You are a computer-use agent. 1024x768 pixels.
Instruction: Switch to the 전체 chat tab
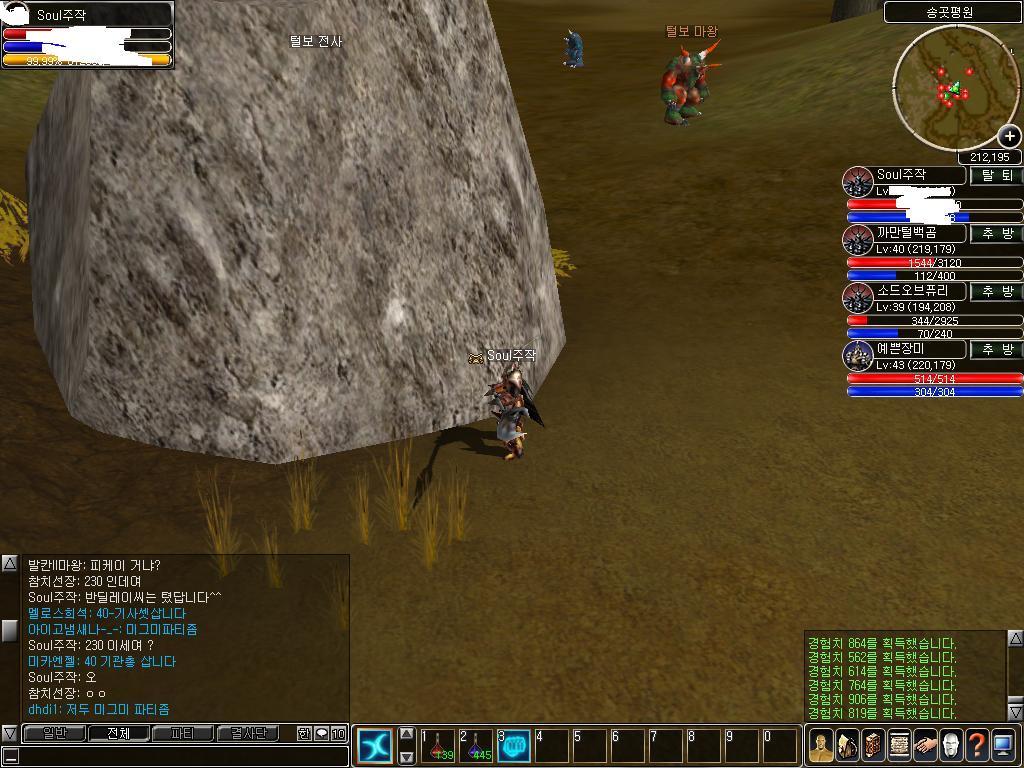118,734
